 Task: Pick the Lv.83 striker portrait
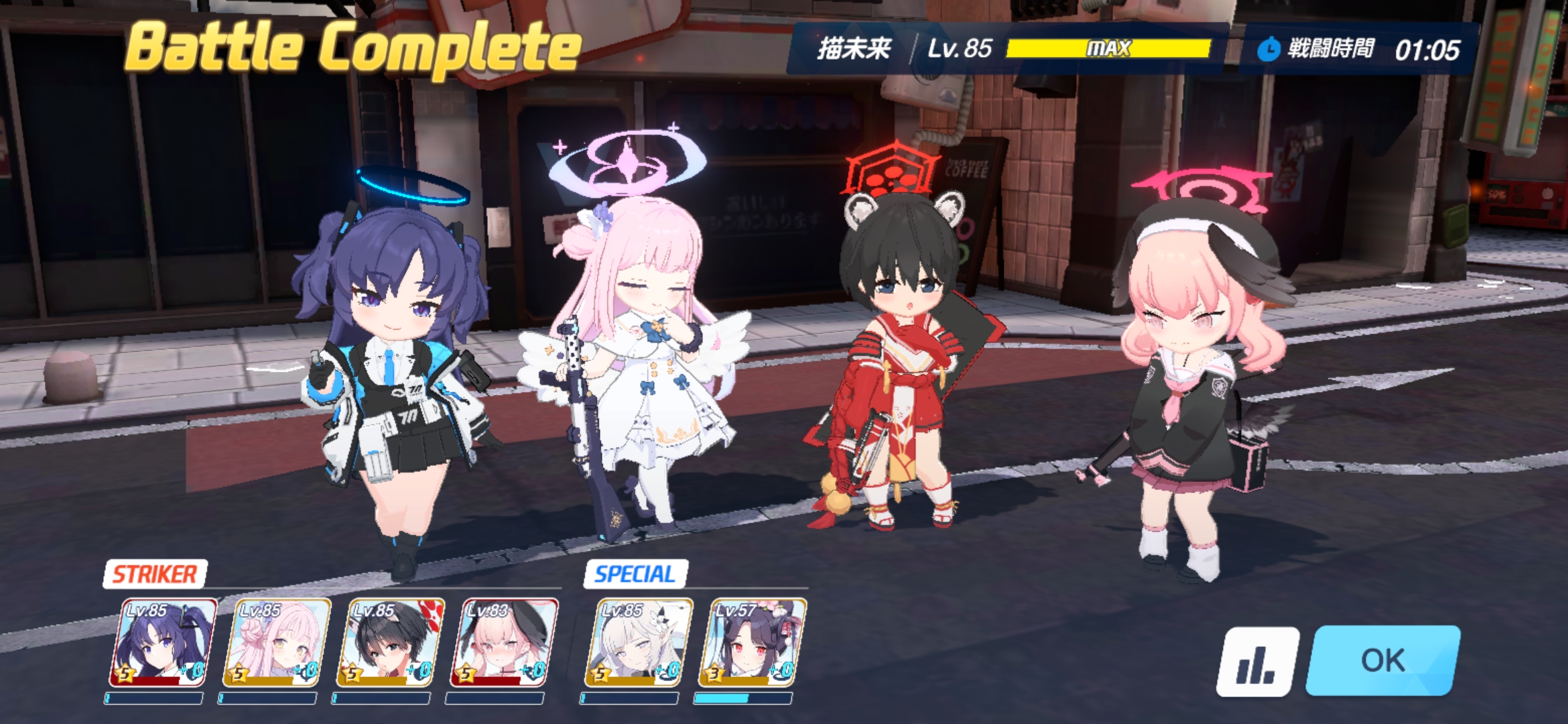click(x=504, y=643)
